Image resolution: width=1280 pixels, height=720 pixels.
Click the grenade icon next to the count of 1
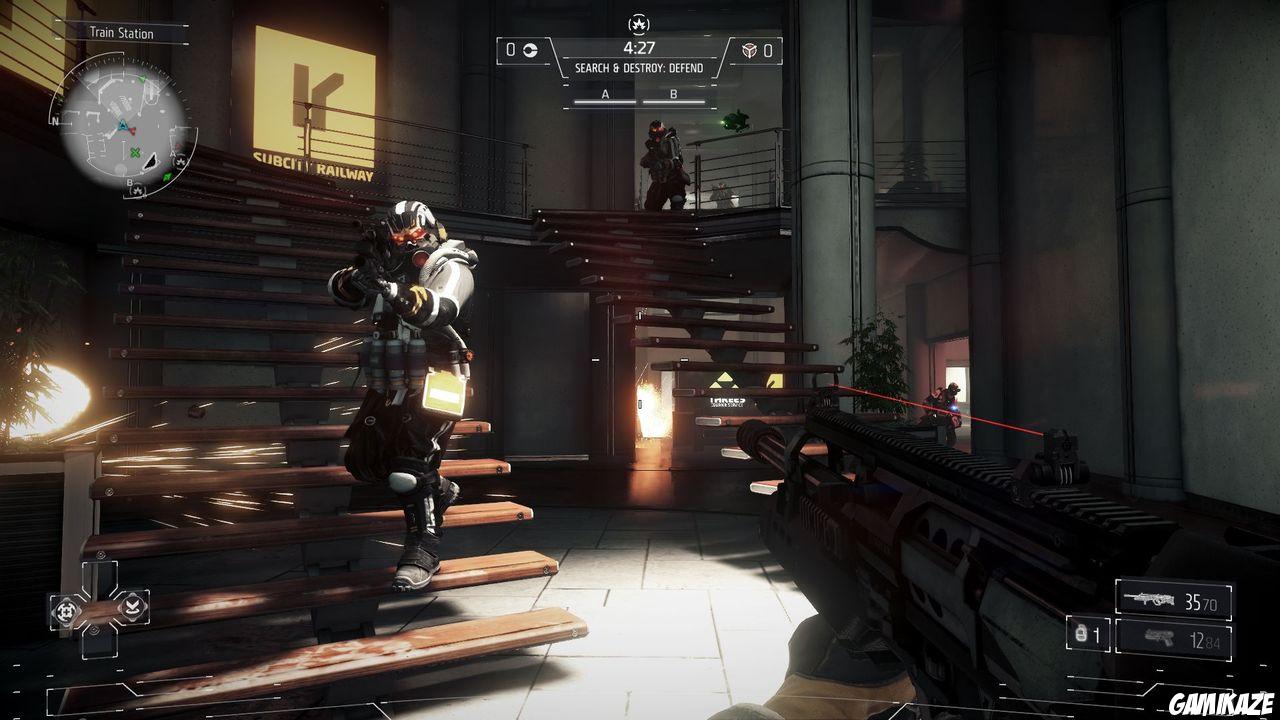(x=1081, y=635)
